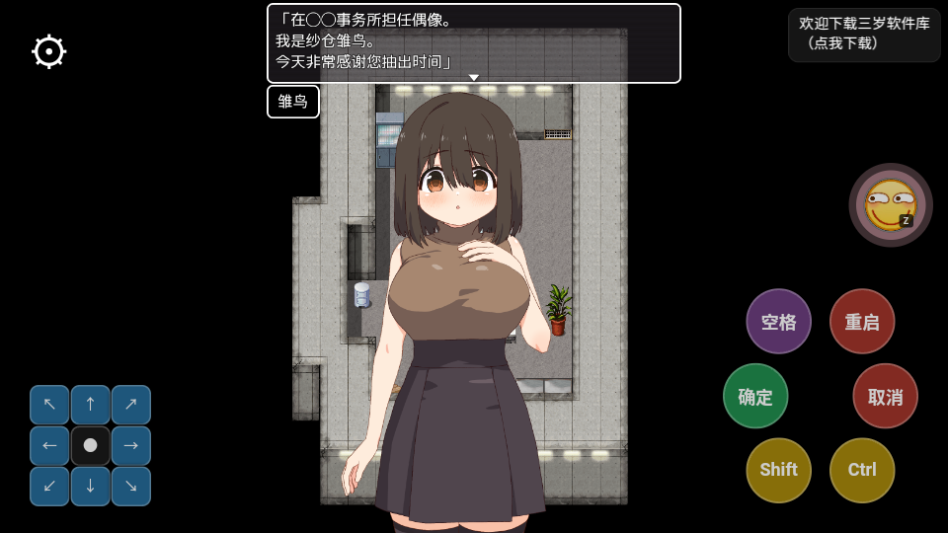Screen dimensions: 948x533
Task: Click the left arrow on the d-pad
Action: [x=50, y=446]
